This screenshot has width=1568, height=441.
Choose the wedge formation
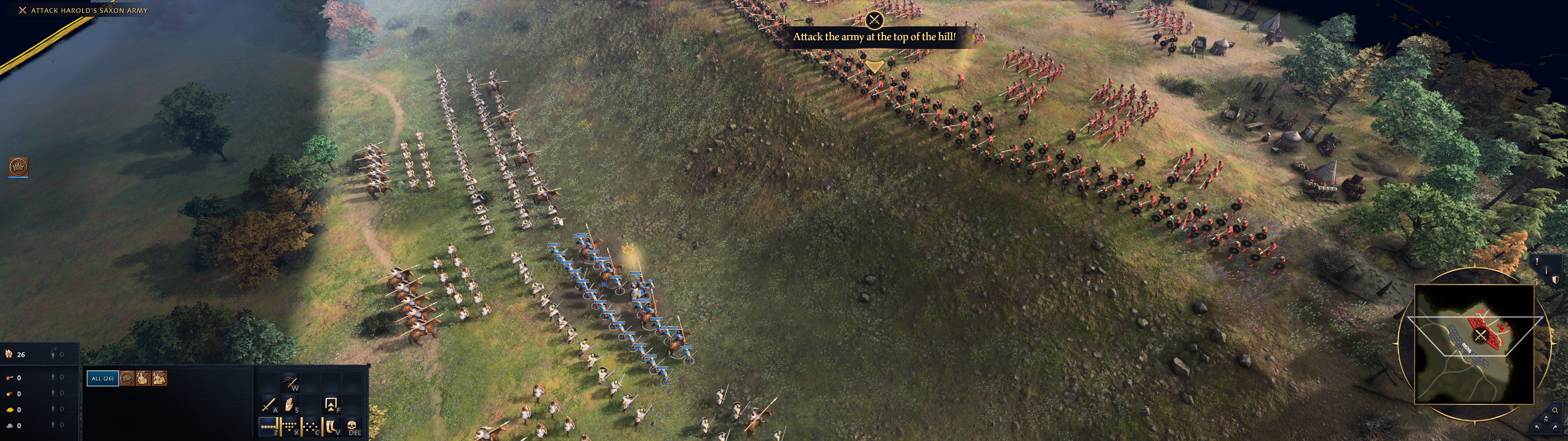tap(290, 426)
